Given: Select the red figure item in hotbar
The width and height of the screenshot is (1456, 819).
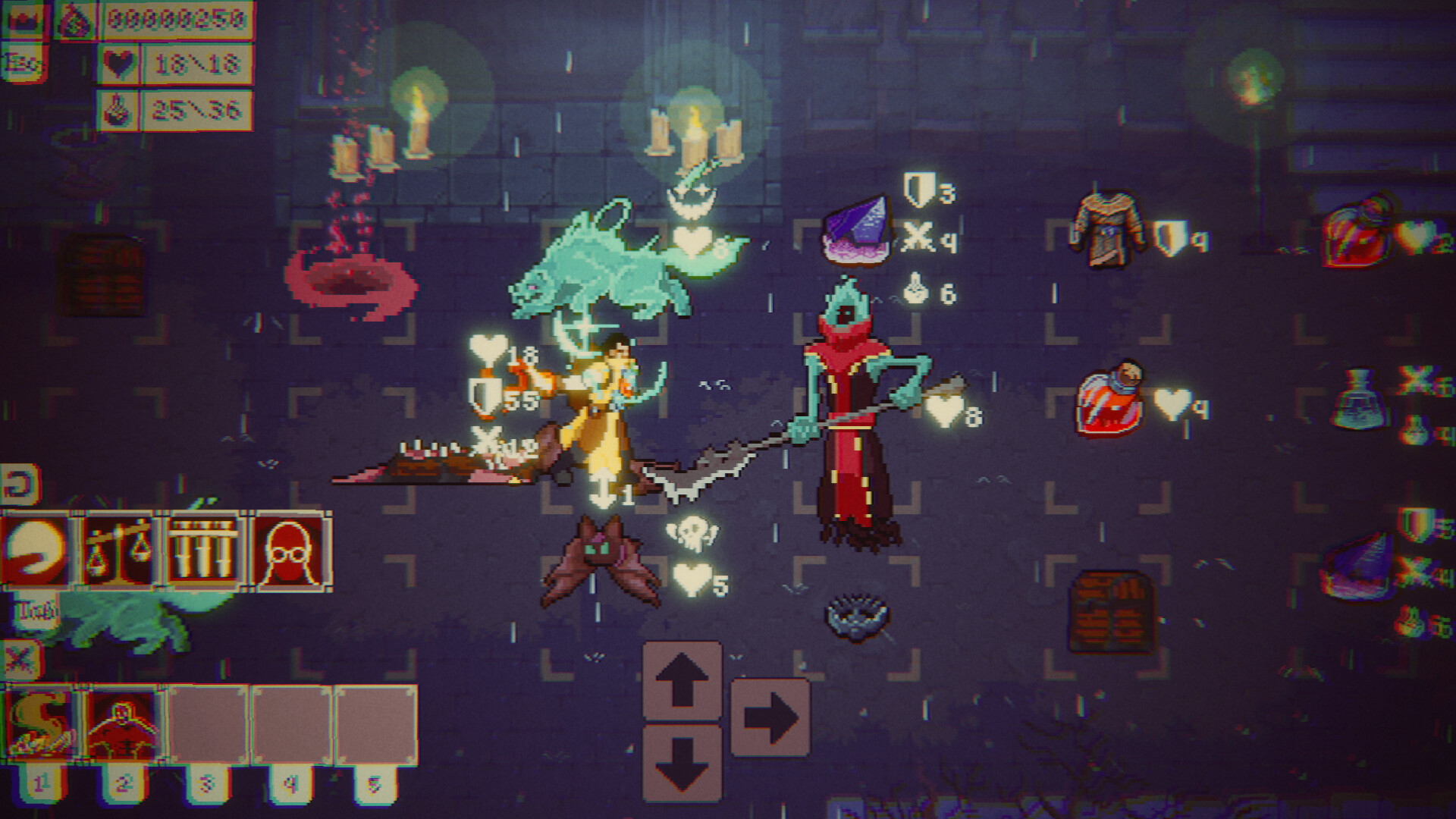Looking at the screenshot, I should point(124,723).
